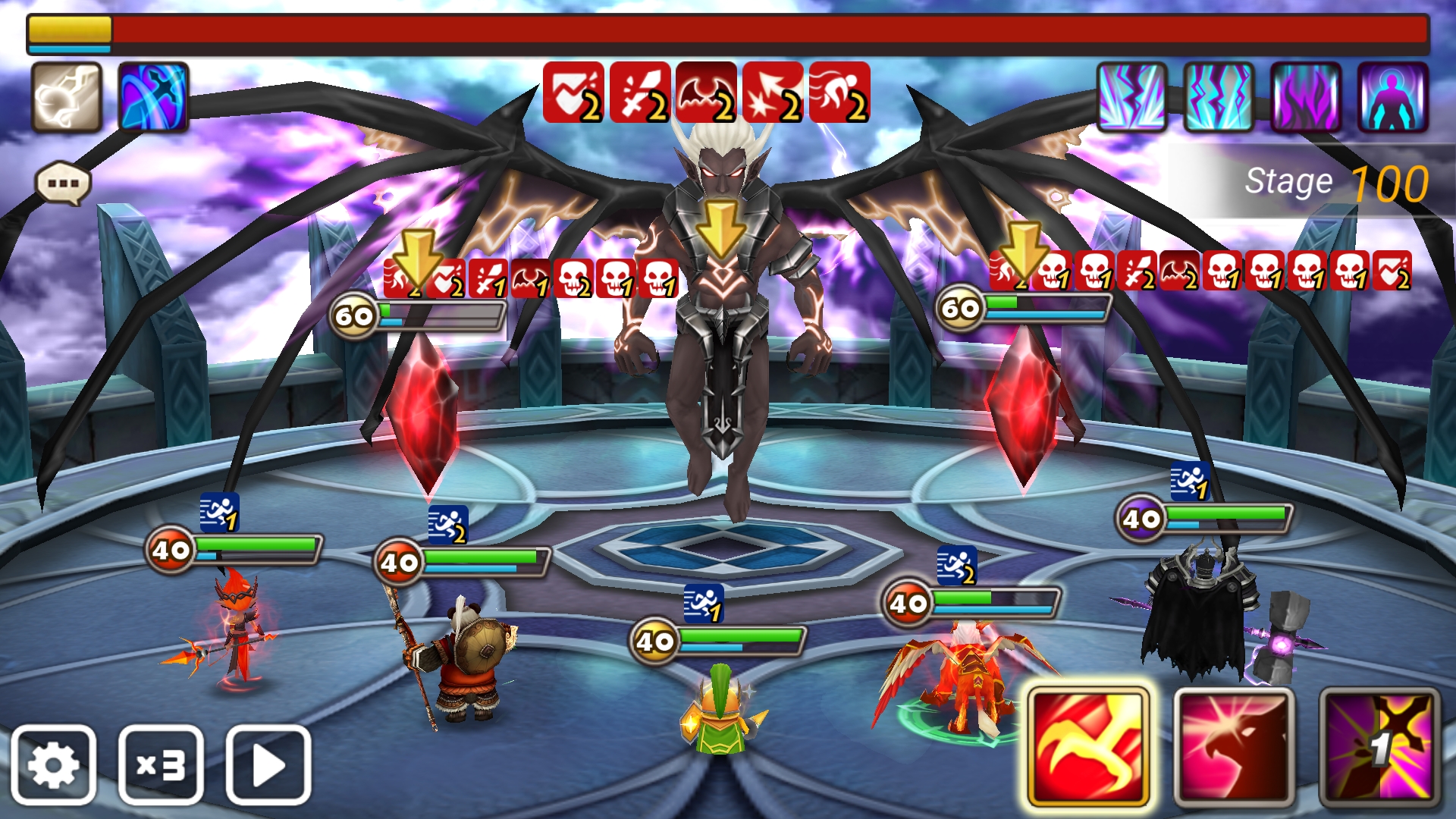Screen dimensions: 1456x819
Task: Open the chat speech bubble
Action: 63,184
